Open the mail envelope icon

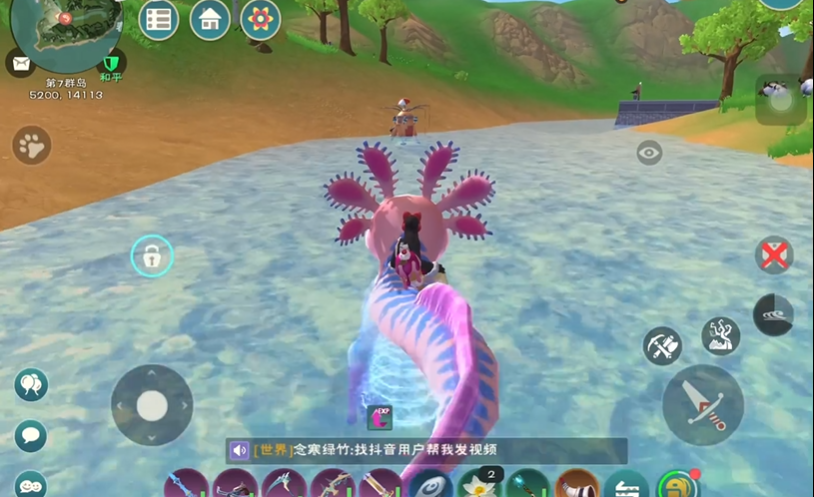pos(19,62)
